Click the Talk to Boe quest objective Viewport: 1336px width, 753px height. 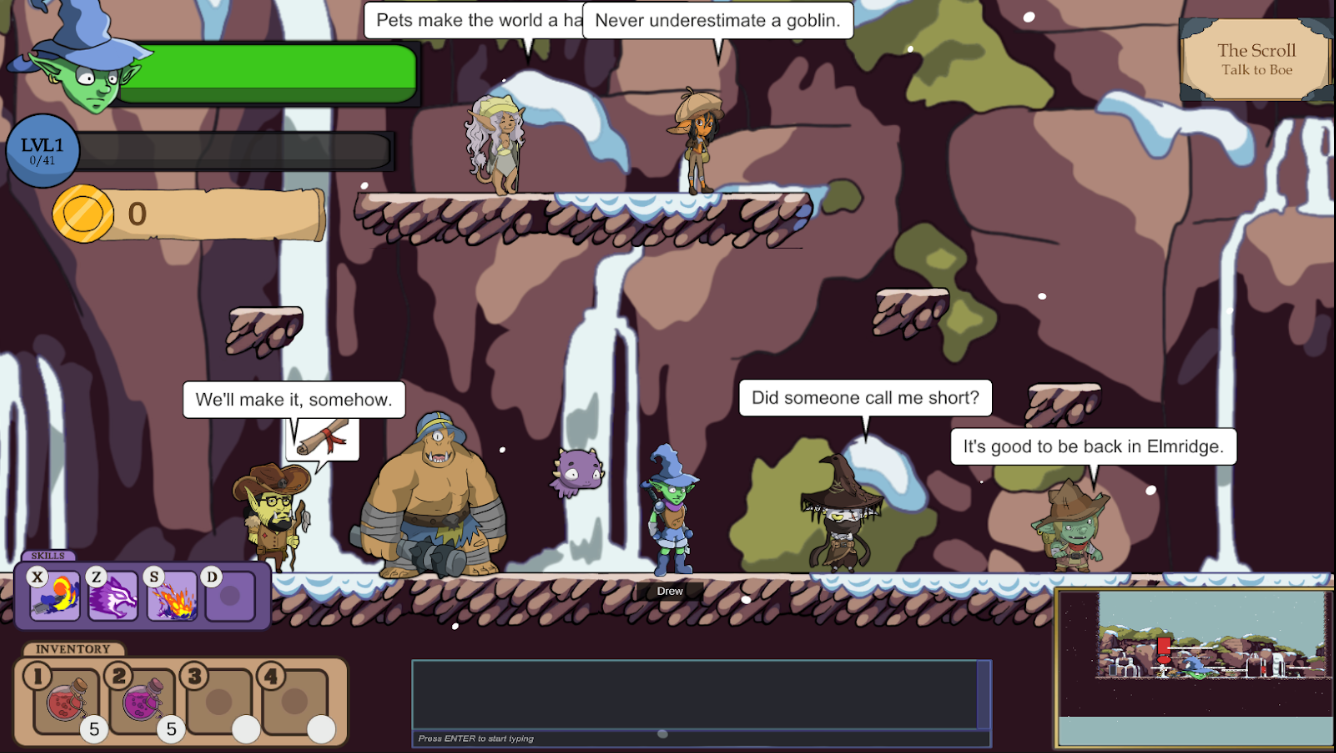pyautogui.click(x=1255, y=70)
